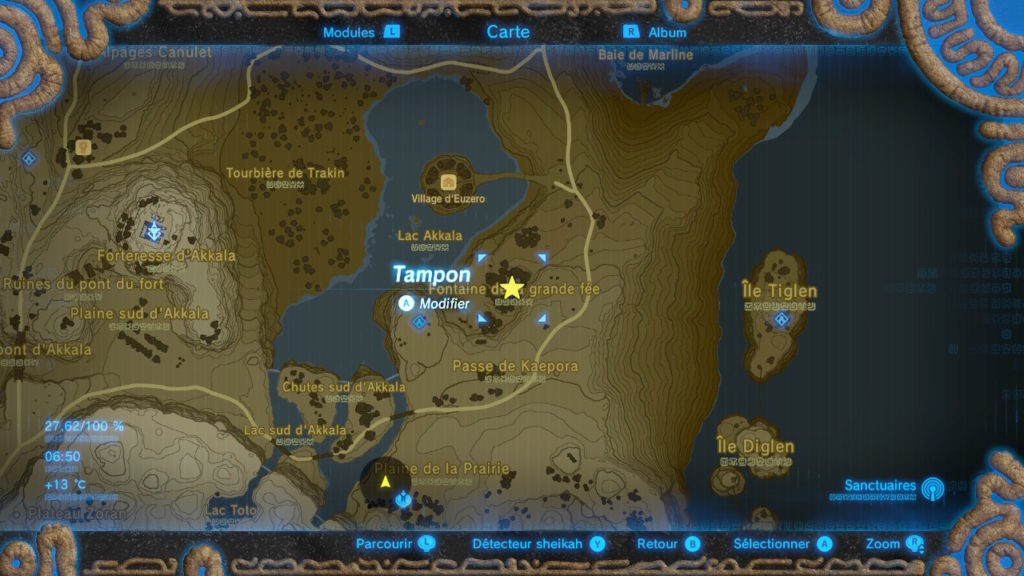Choose Modifier to edit the stamp
The width and height of the screenshot is (1024, 576).
click(436, 302)
